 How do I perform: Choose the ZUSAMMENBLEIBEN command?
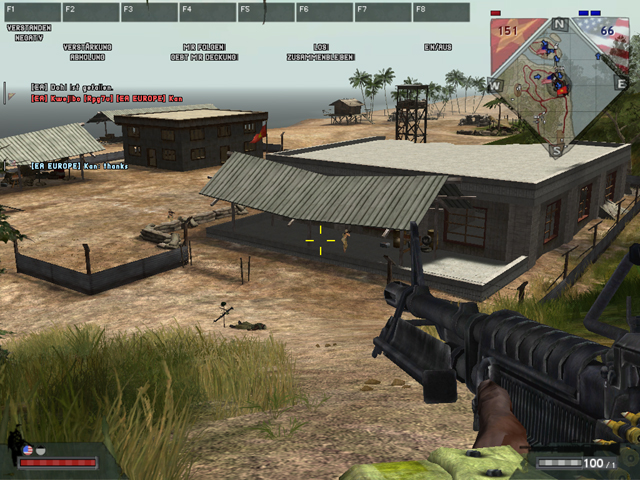(320, 57)
